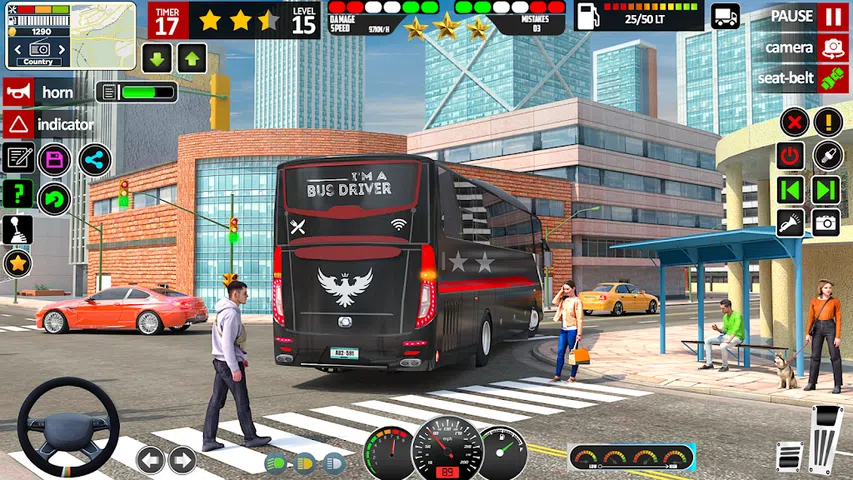Open the truck icon at top
This screenshot has height=480, width=853.
click(725, 16)
